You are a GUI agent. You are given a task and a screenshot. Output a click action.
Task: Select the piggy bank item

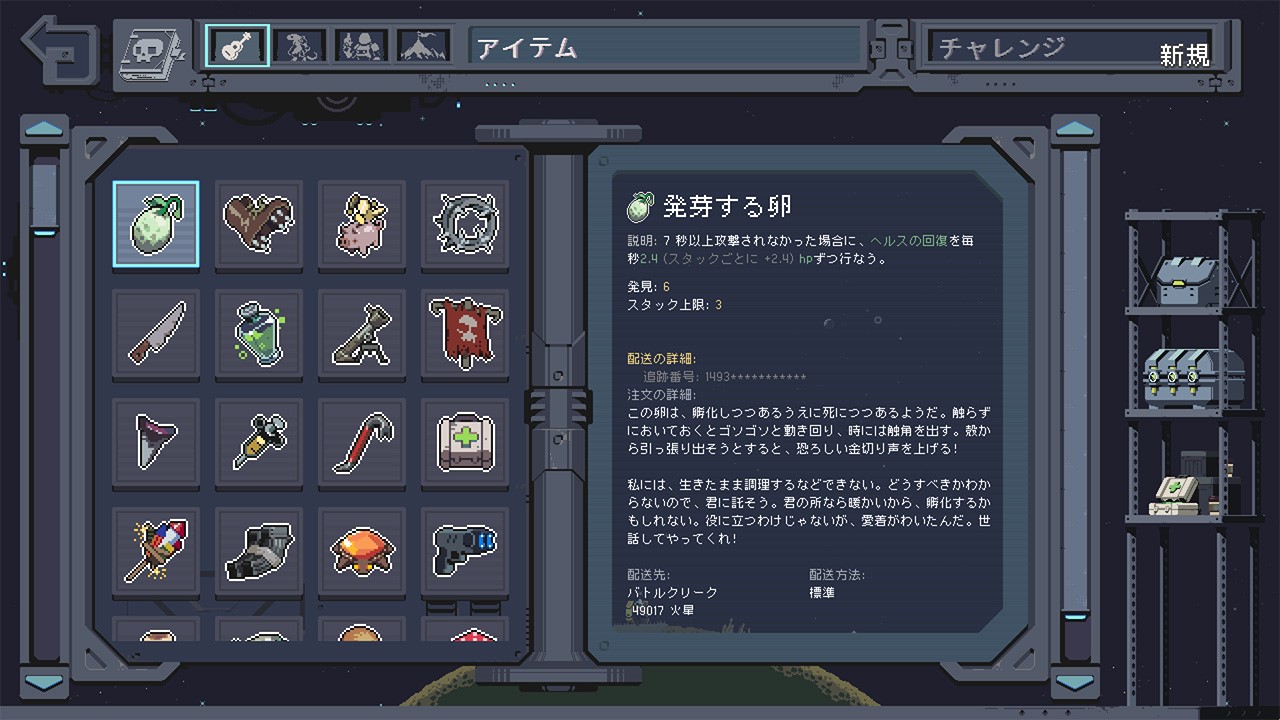361,223
